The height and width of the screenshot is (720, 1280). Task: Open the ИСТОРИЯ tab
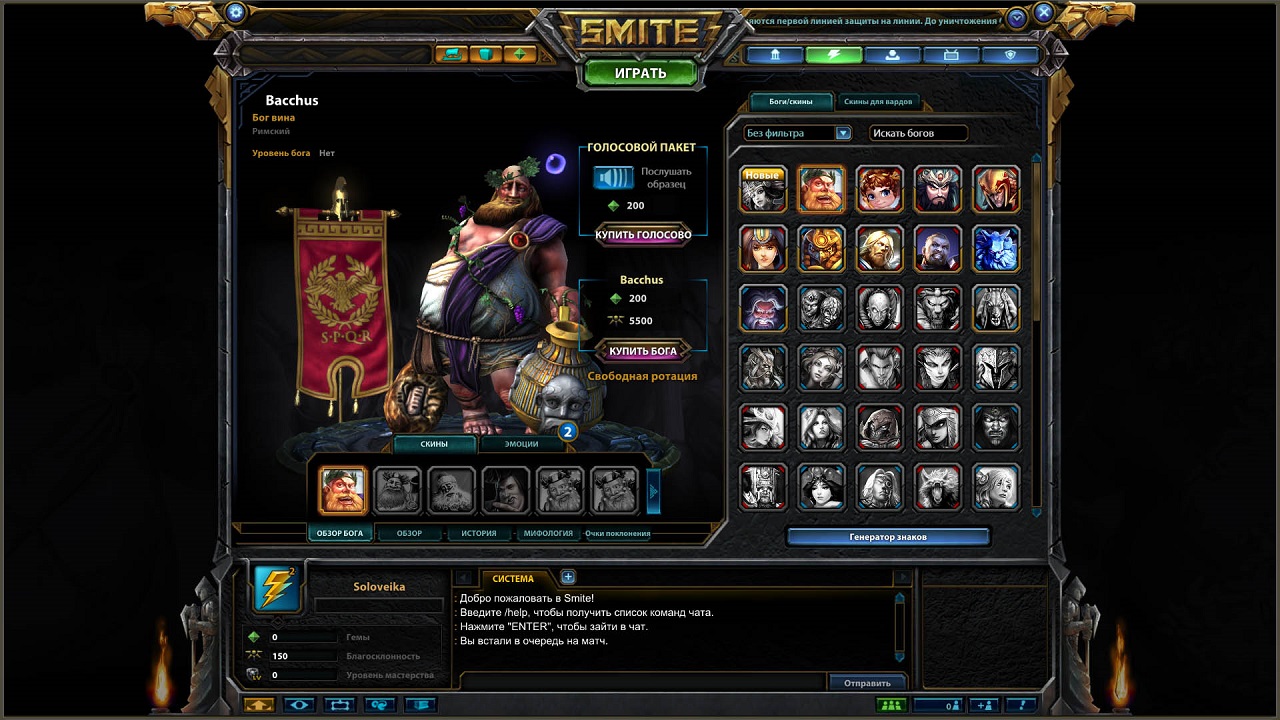[478, 533]
